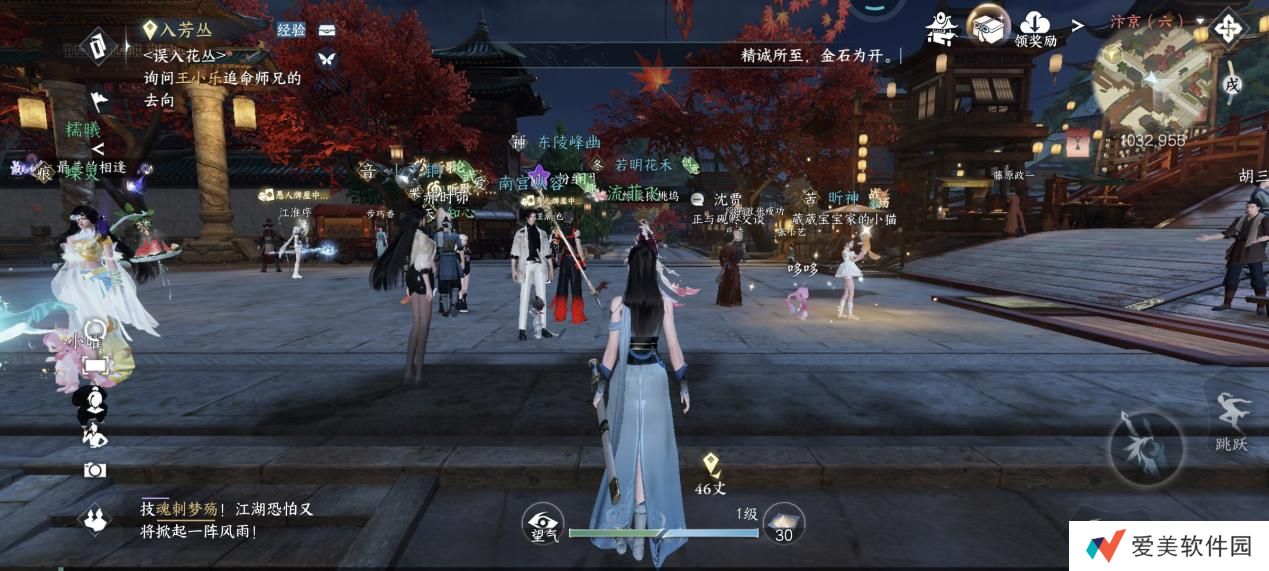Viewport: 1269px width, 571px height.
Task: Collapse top icons with the arrow
Action: (1078, 24)
